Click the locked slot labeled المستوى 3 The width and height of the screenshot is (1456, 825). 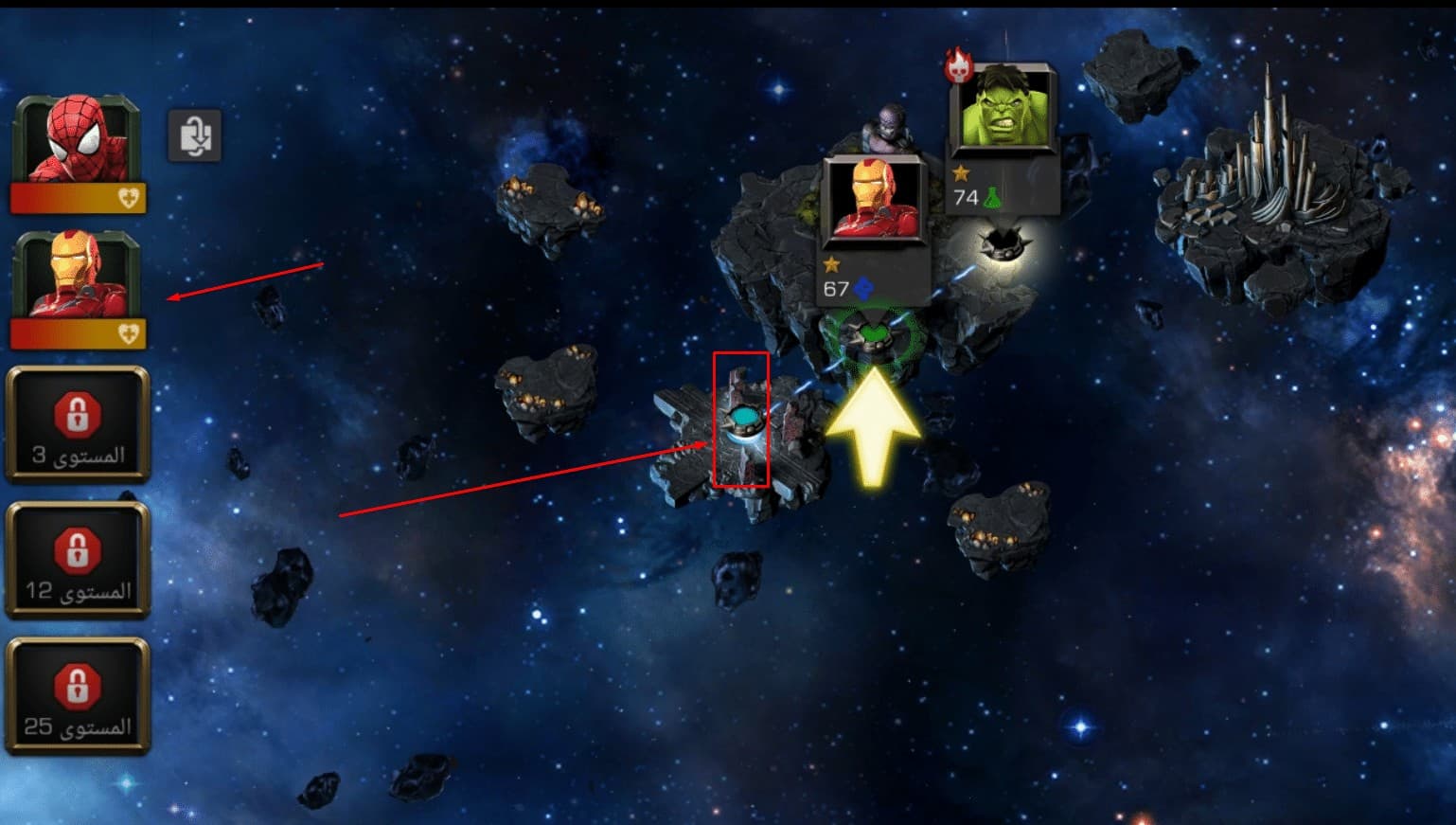[x=78, y=424]
